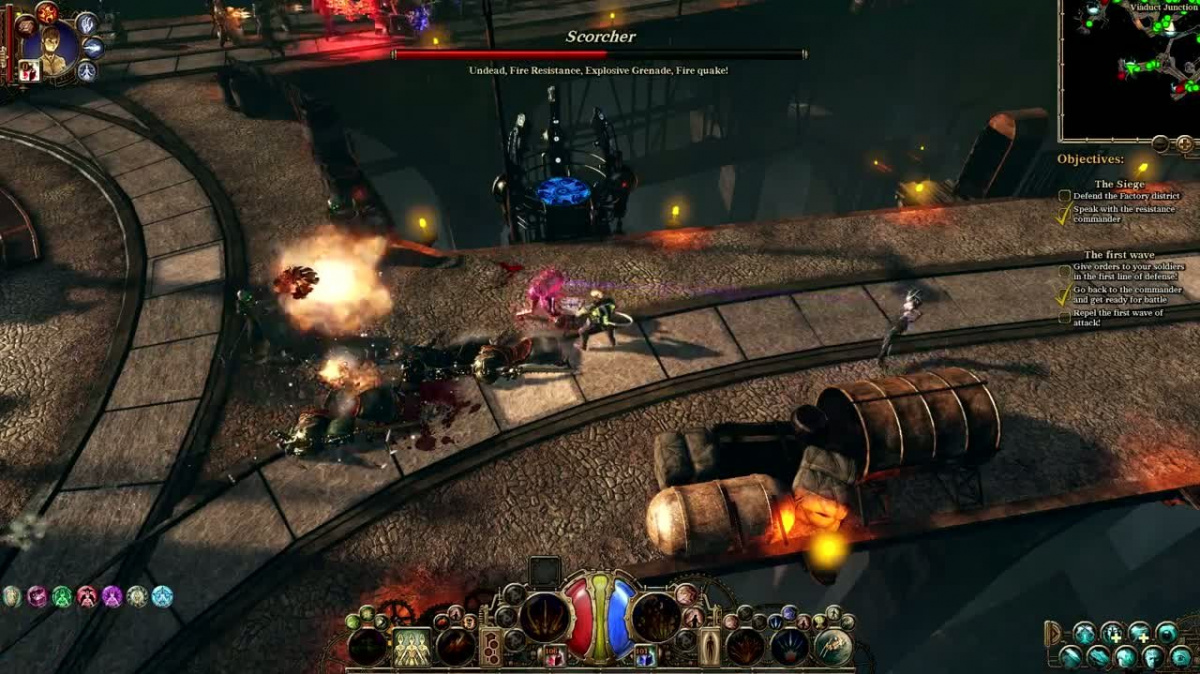1200x674 pixels.
Task: Zoom in the minimap with the plus button
Action: (1185, 144)
